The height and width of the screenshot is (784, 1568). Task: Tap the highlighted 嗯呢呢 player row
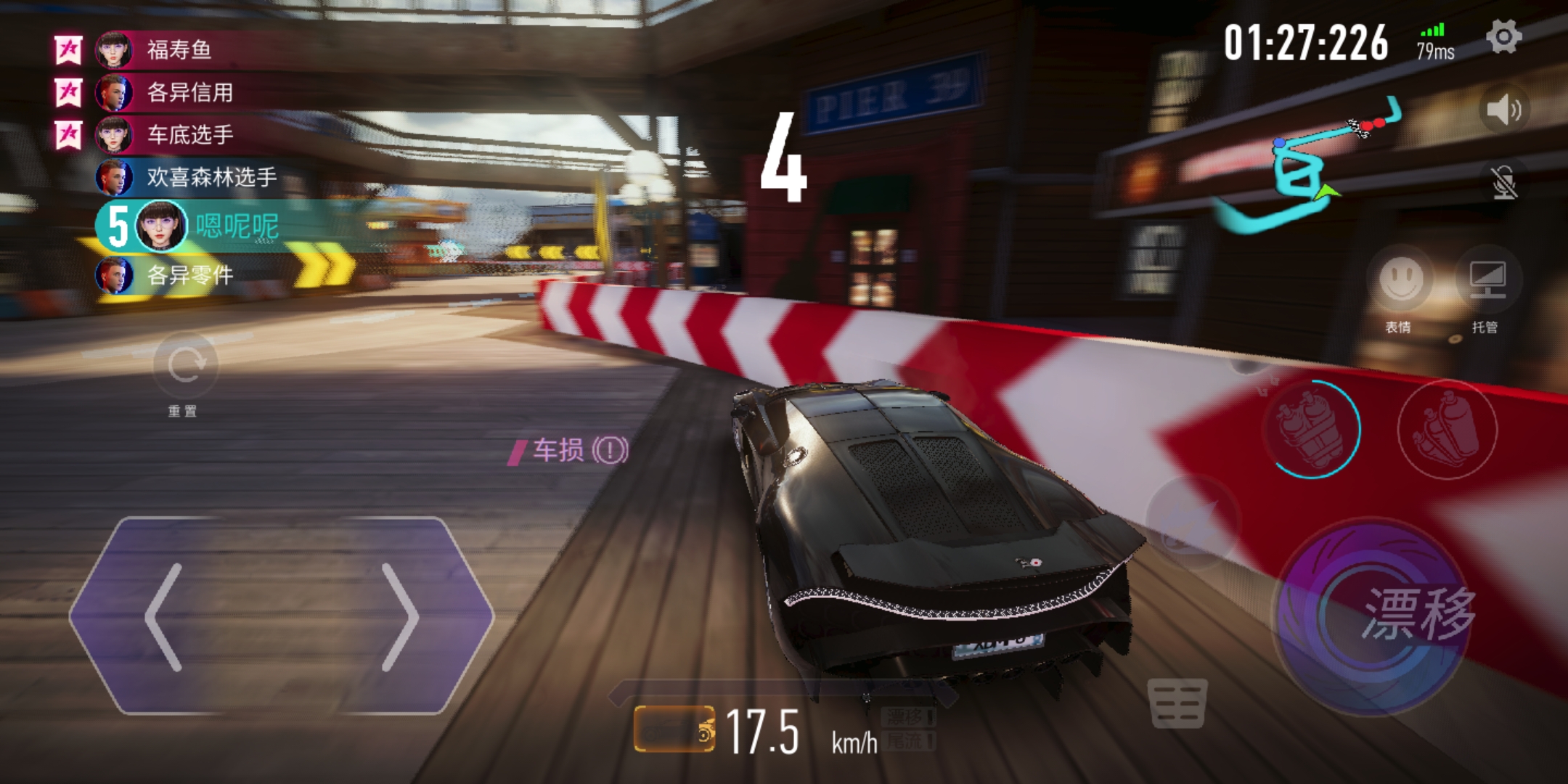click(236, 226)
